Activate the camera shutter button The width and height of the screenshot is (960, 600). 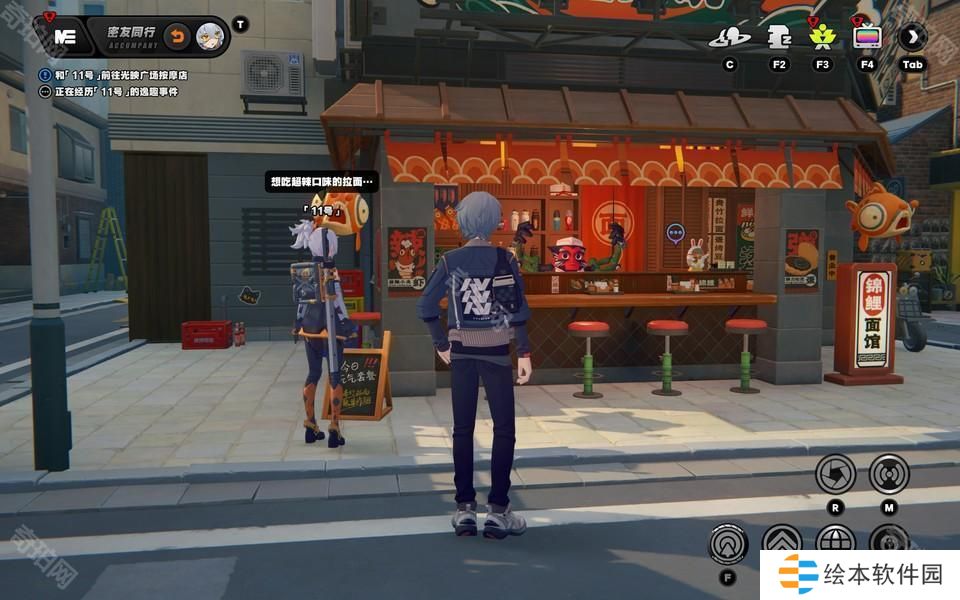tap(835, 473)
